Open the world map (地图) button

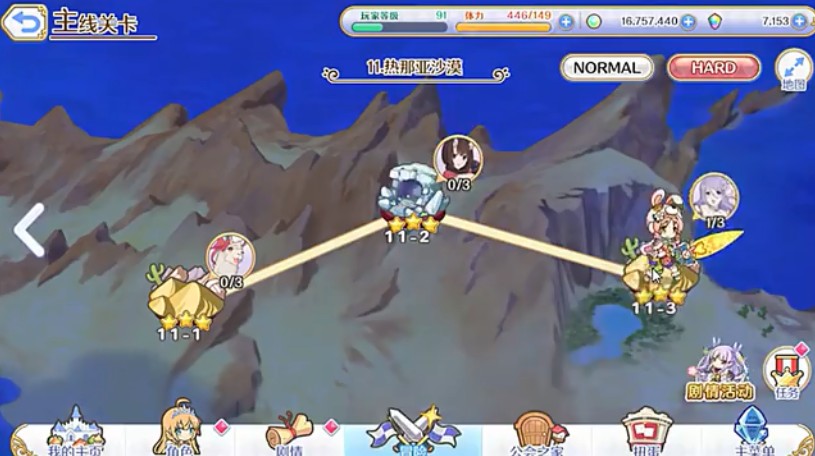(x=793, y=71)
